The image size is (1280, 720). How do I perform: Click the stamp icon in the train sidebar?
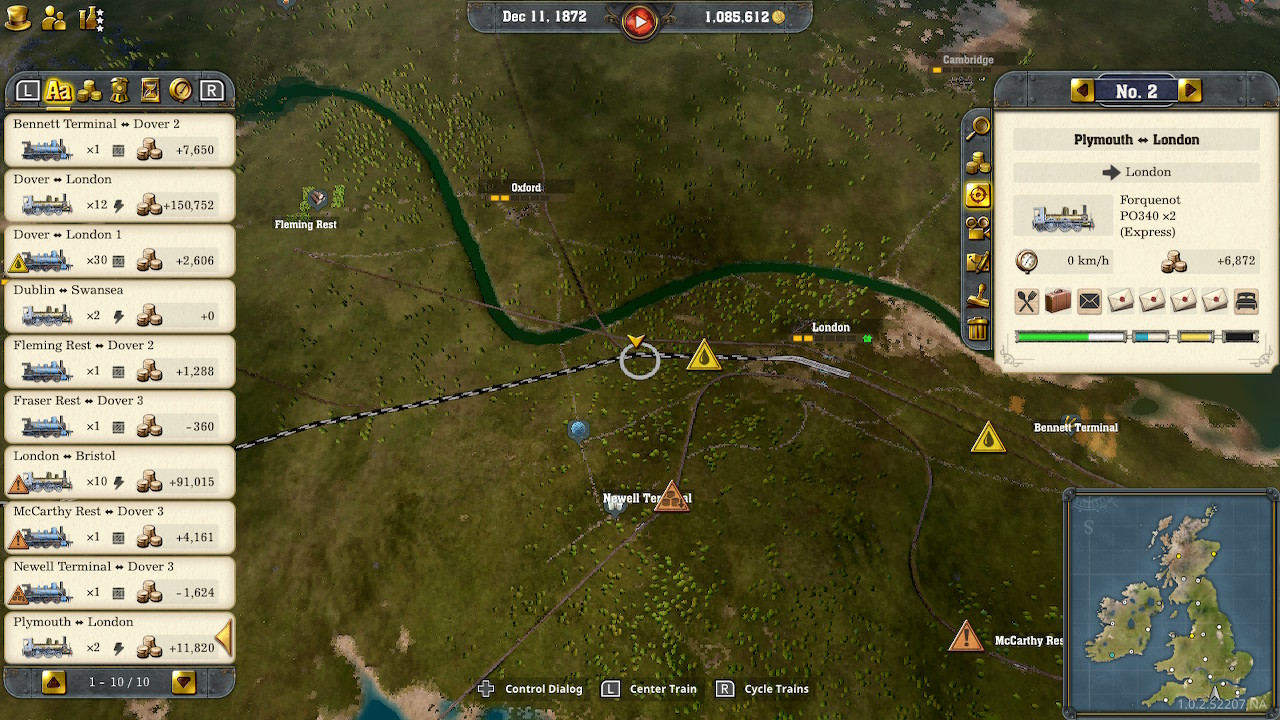(977, 296)
